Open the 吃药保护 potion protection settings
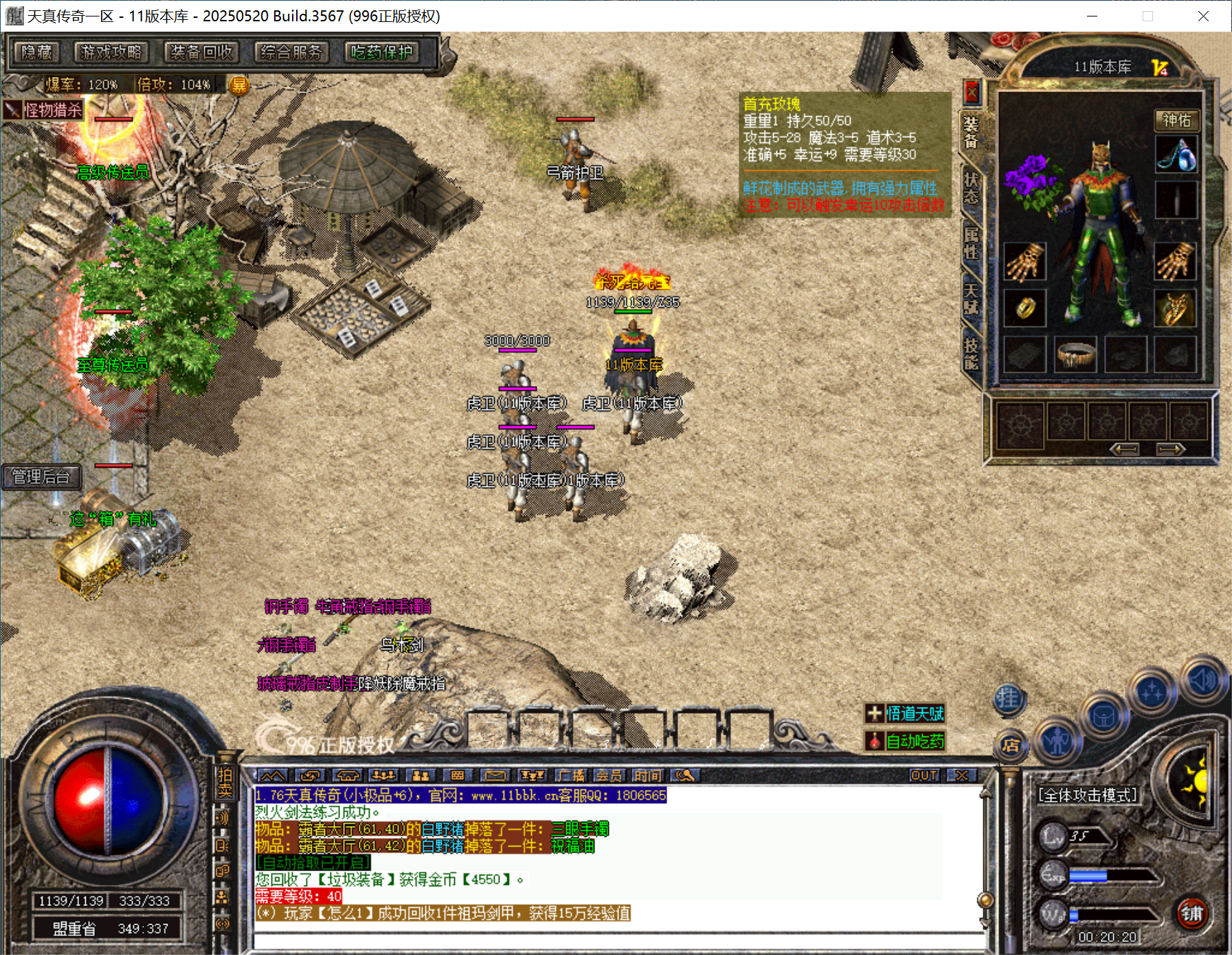Viewport: 1232px width, 955px height. coord(382,52)
